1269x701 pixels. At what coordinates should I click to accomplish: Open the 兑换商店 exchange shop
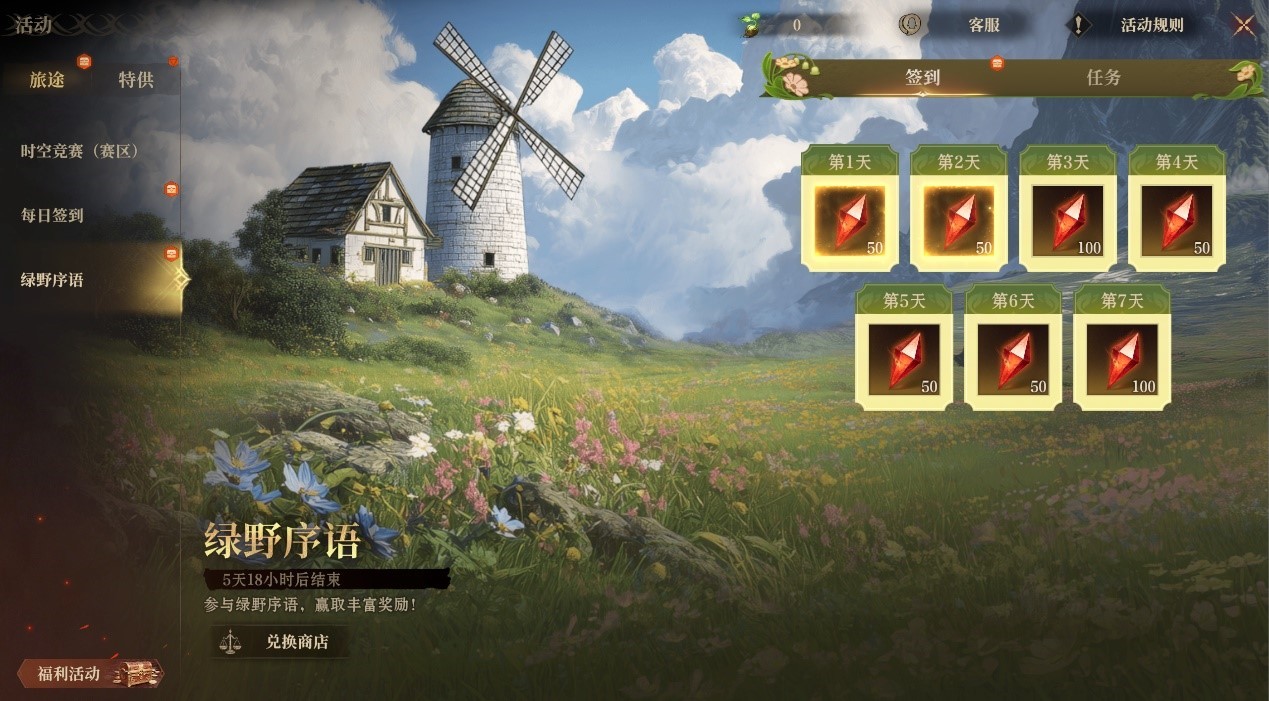tap(282, 642)
